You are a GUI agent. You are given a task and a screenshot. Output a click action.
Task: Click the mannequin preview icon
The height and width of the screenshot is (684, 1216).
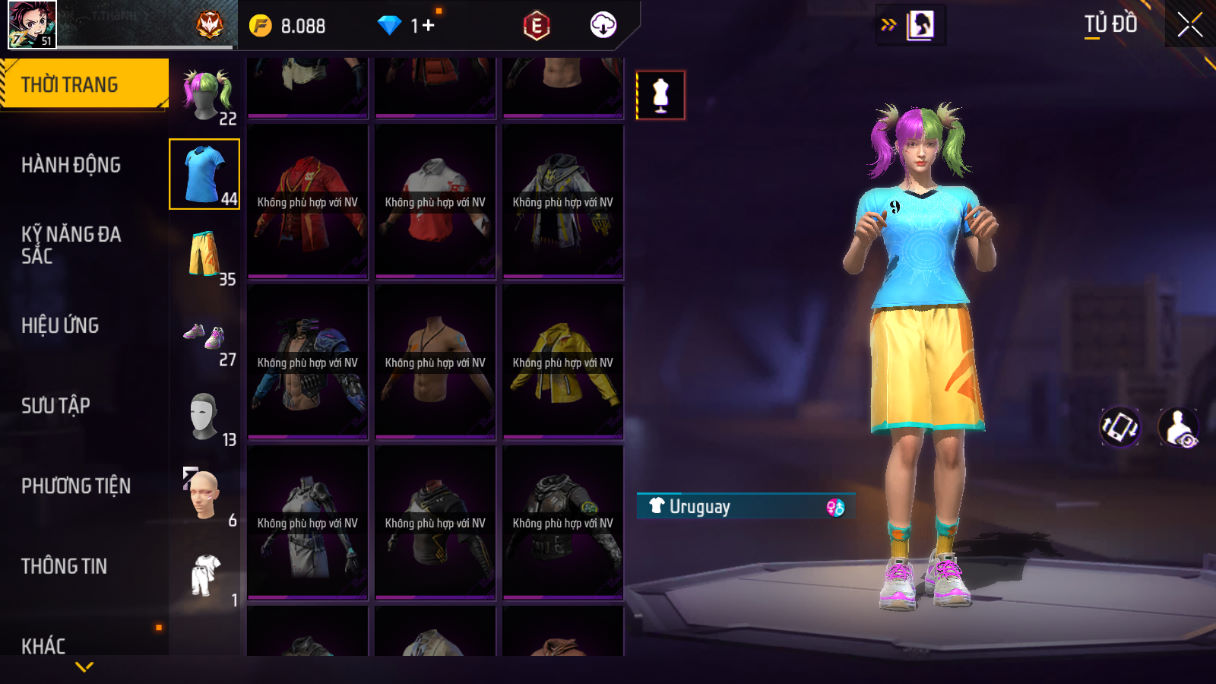[x=661, y=95]
